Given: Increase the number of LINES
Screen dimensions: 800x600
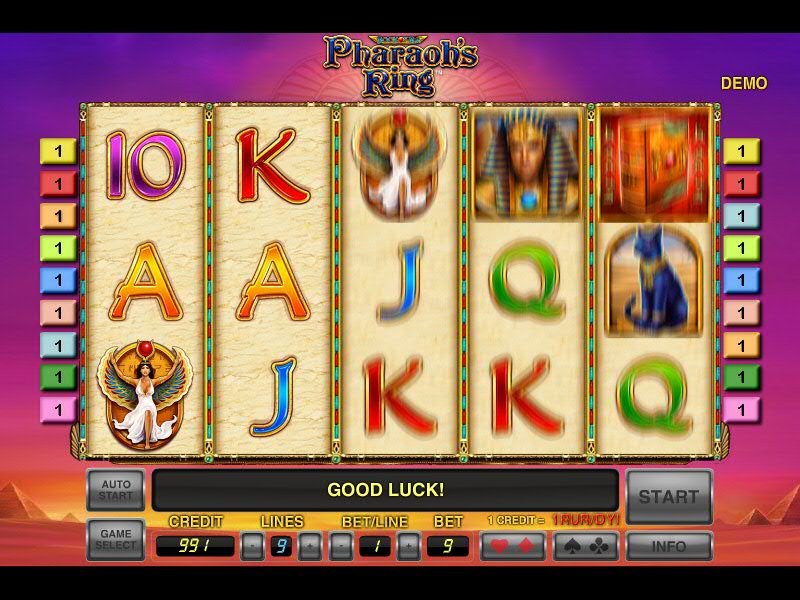Looking at the screenshot, I should [310, 547].
